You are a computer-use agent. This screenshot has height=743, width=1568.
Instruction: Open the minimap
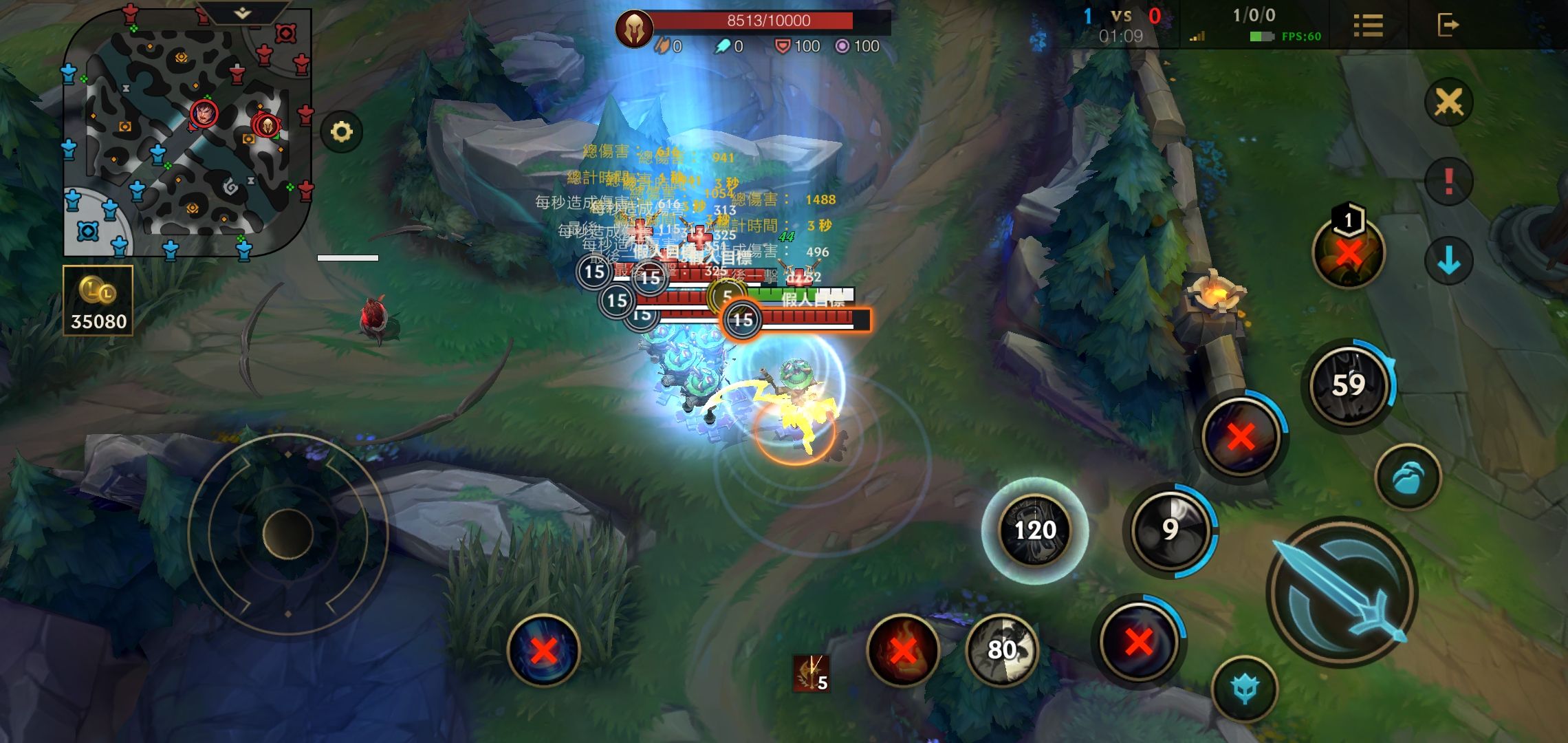pos(186,134)
